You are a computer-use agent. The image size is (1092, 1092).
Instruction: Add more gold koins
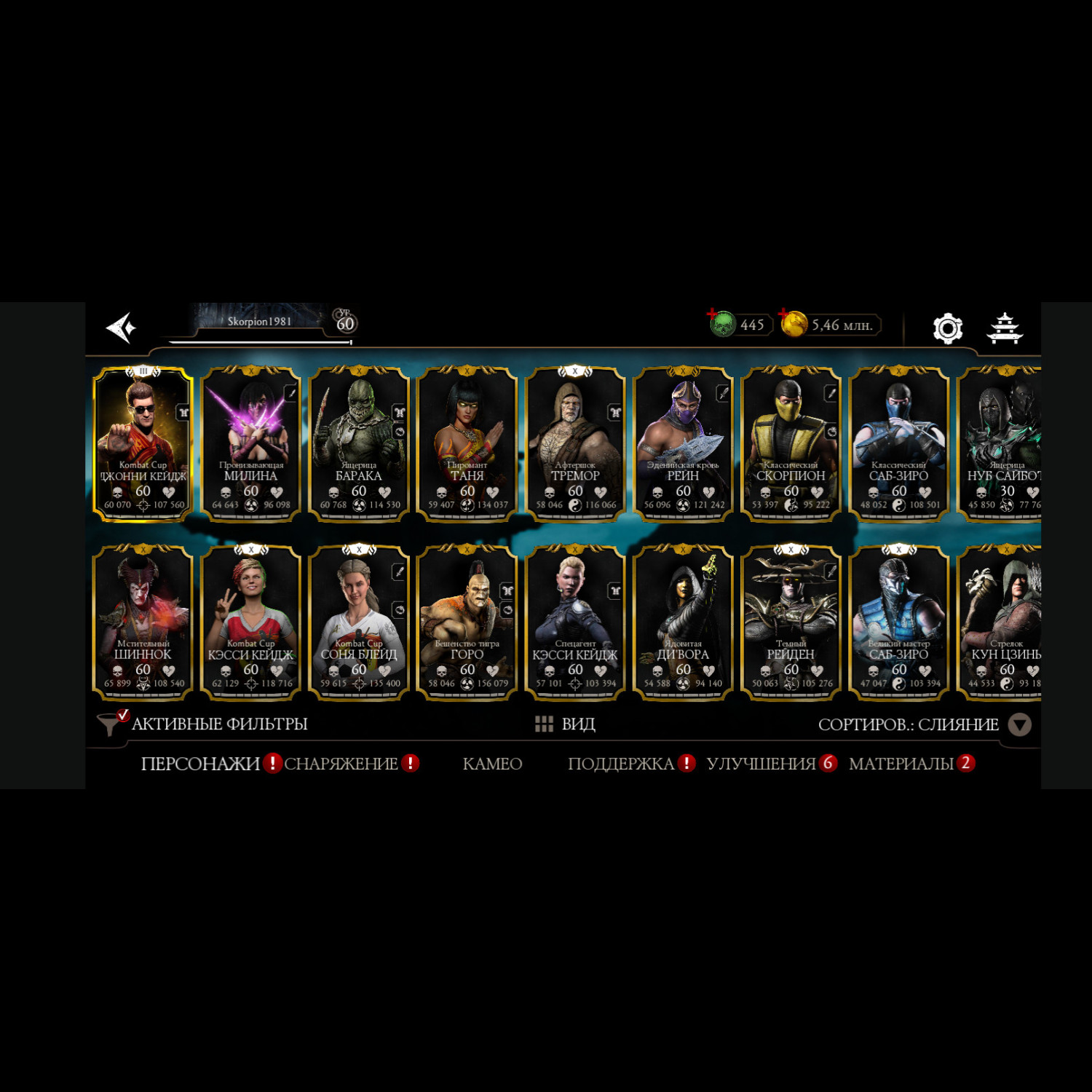(x=793, y=323)
